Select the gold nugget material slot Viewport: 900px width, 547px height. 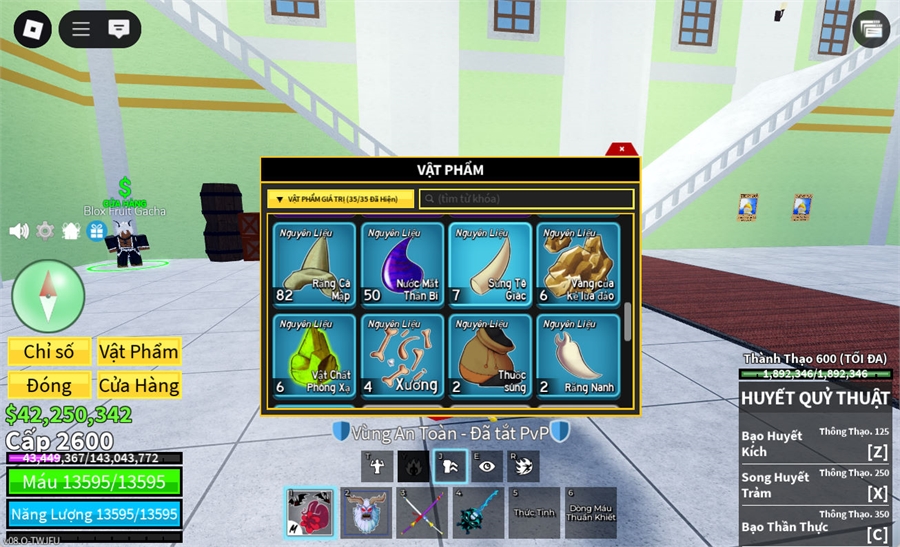tap(578, 263)
